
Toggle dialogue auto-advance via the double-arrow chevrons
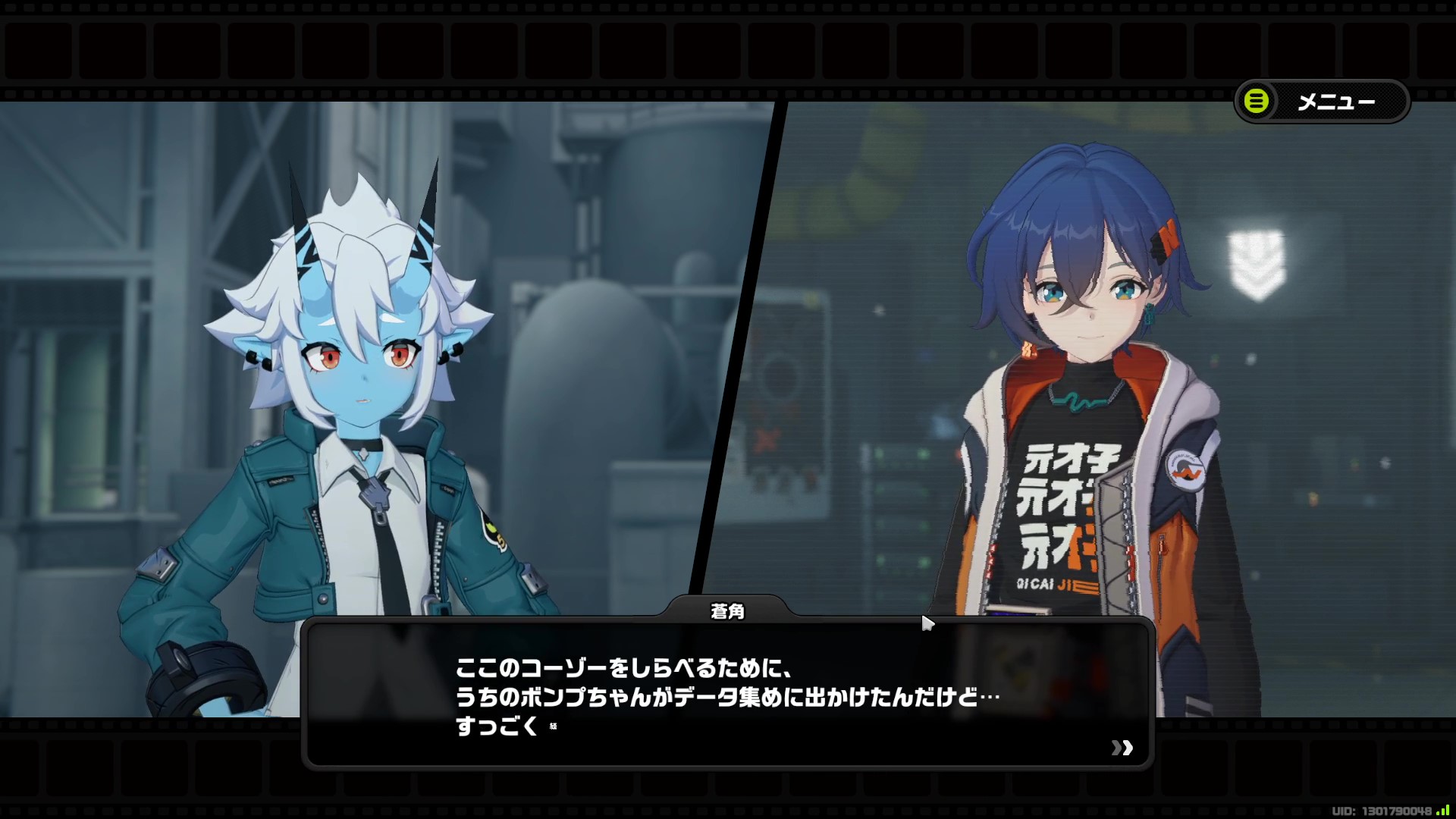click(x=1122, y=748)
